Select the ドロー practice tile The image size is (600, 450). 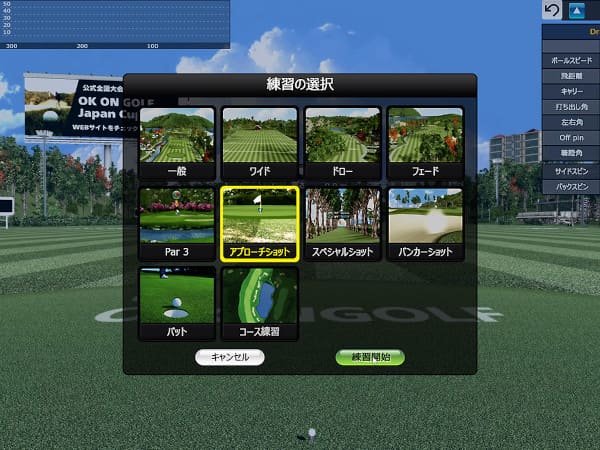[x=342, y=142]
